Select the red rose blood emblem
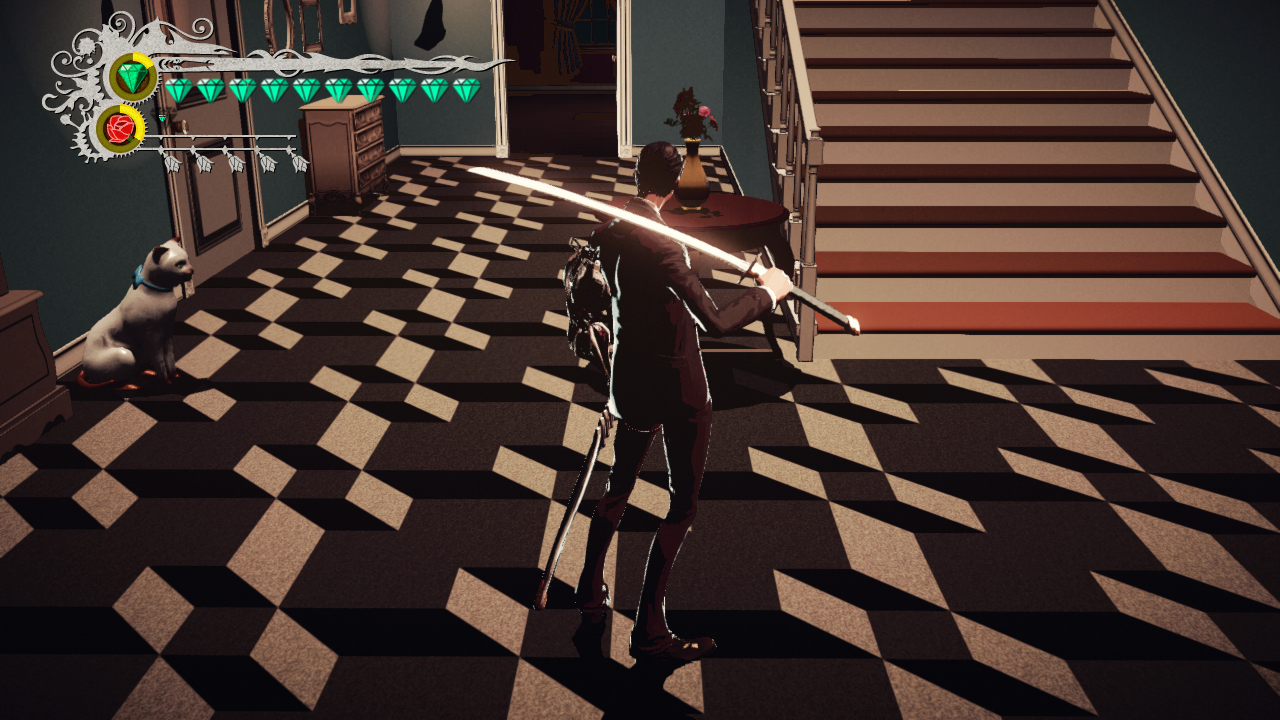1280x720 pixels. coord(120,129)
